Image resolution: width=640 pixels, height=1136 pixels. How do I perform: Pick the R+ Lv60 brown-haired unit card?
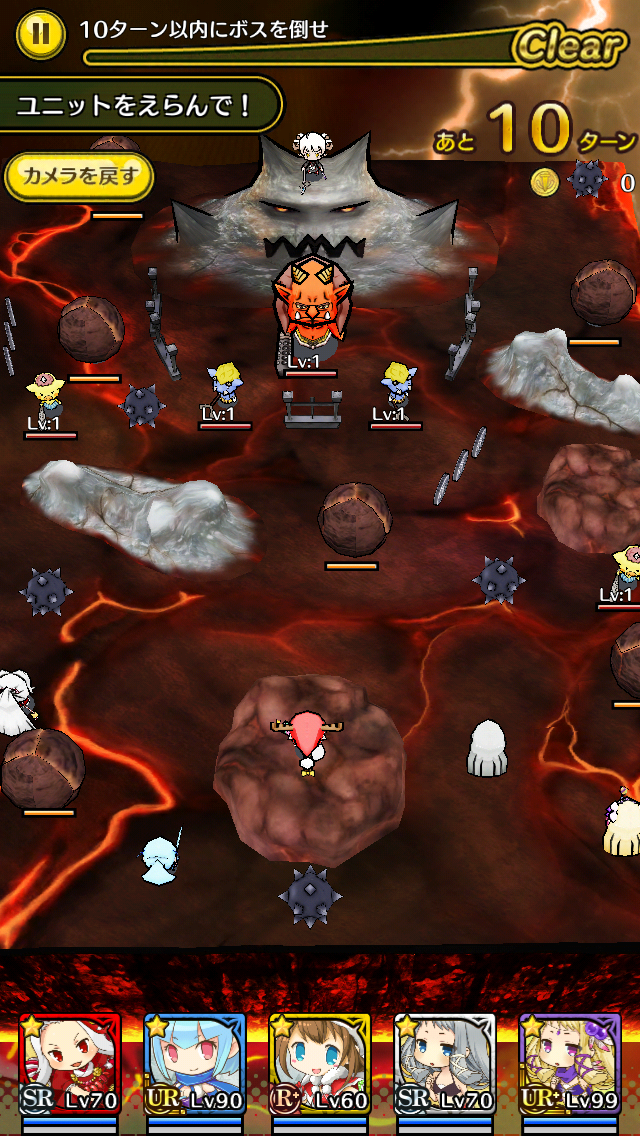tap(319, 1063)
